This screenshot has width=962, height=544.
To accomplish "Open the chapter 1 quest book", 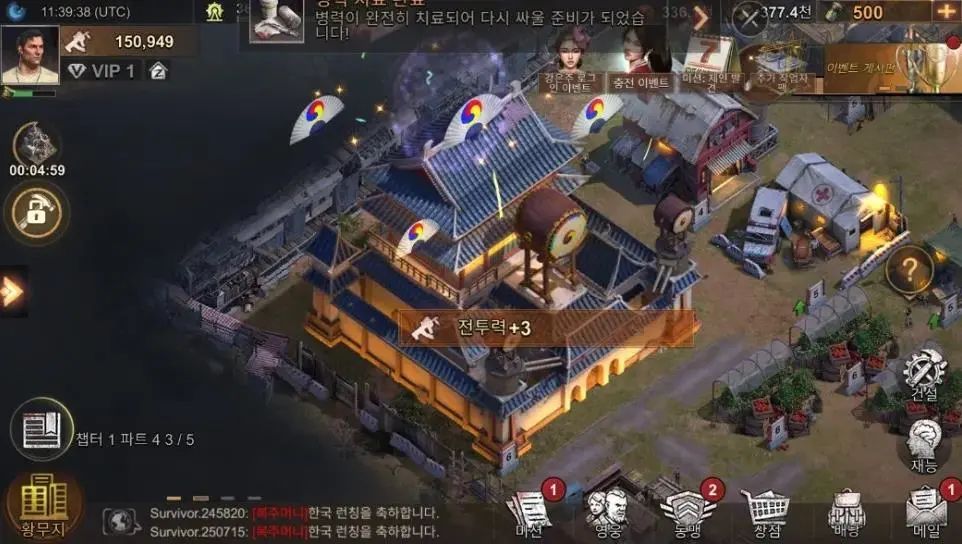I will coord(42,430).
